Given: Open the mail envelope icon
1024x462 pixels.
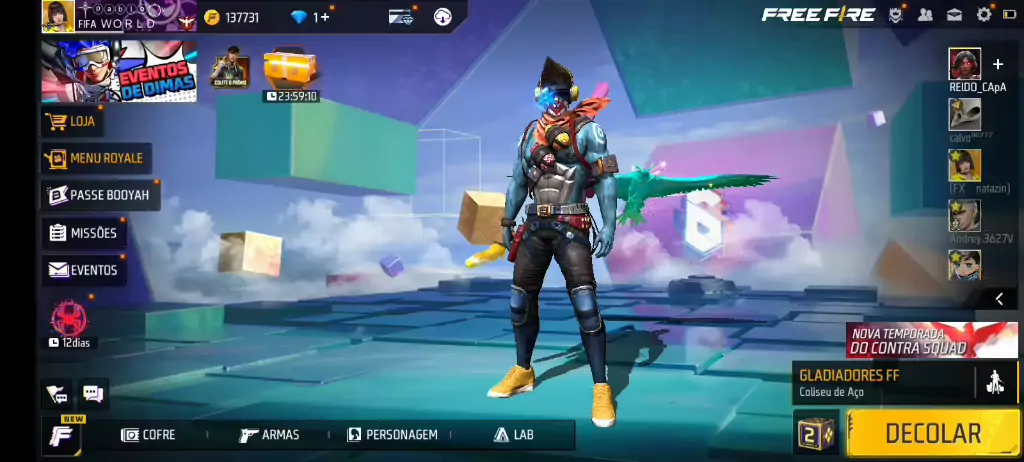Looking at the screenshot, I should pos(955,14).
